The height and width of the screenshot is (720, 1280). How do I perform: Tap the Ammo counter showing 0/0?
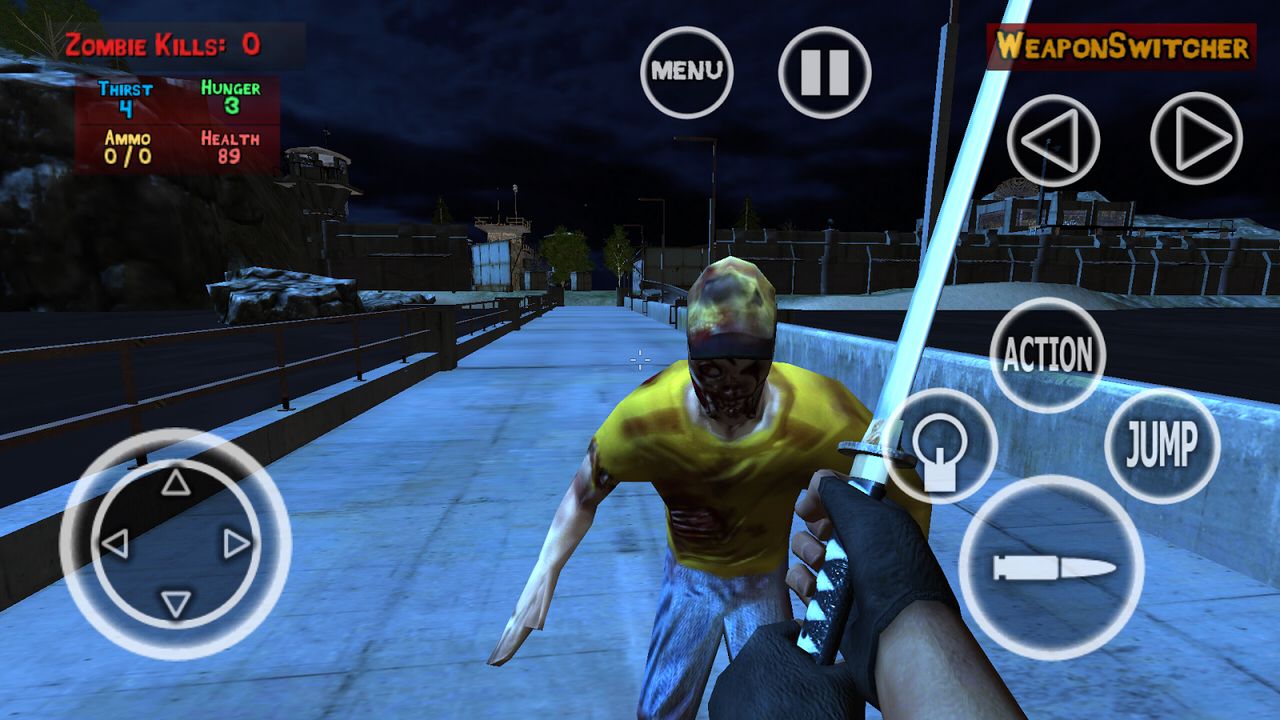(128, 148)
